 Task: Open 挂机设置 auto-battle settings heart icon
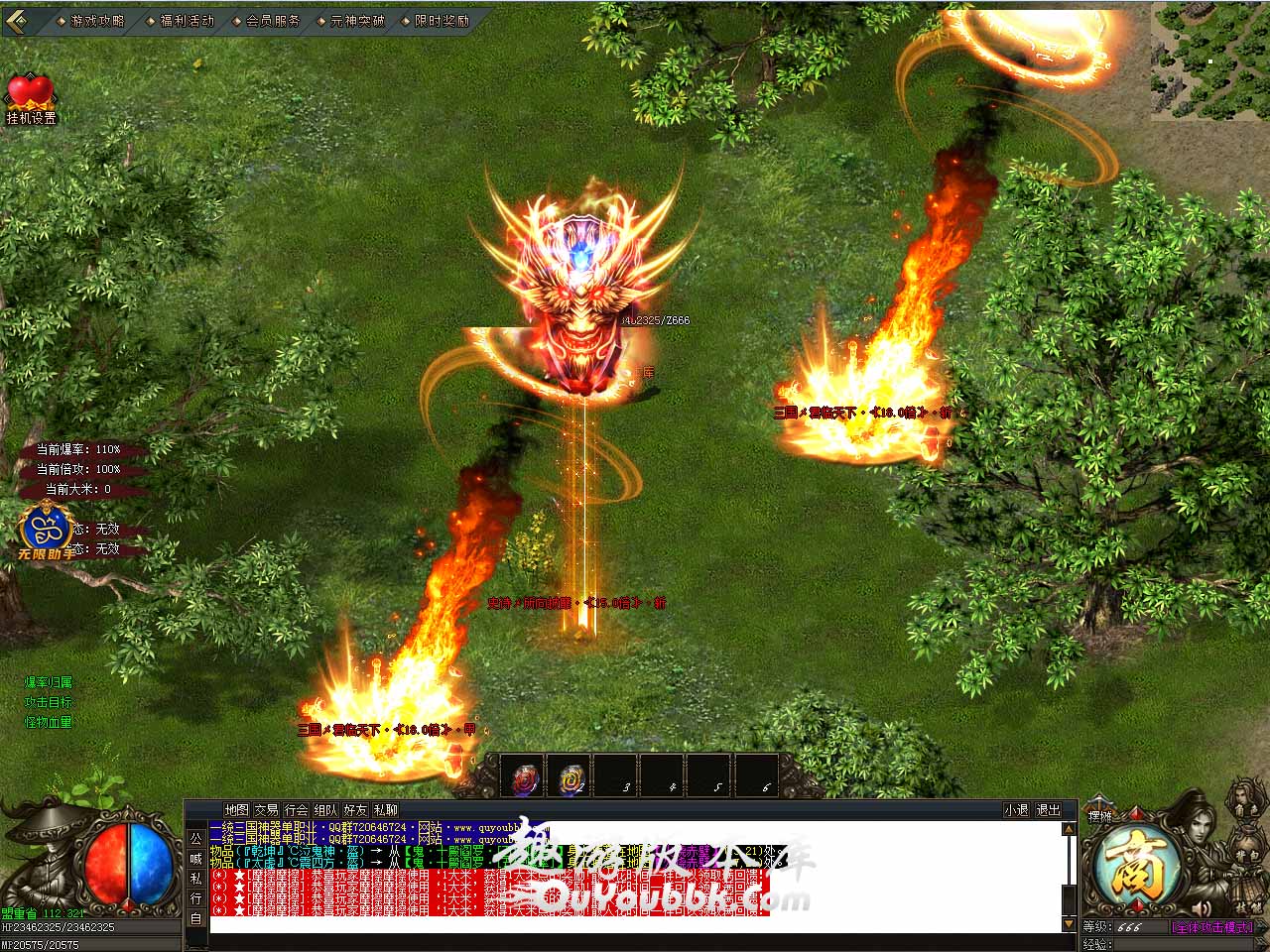click(x=31, y=96)
